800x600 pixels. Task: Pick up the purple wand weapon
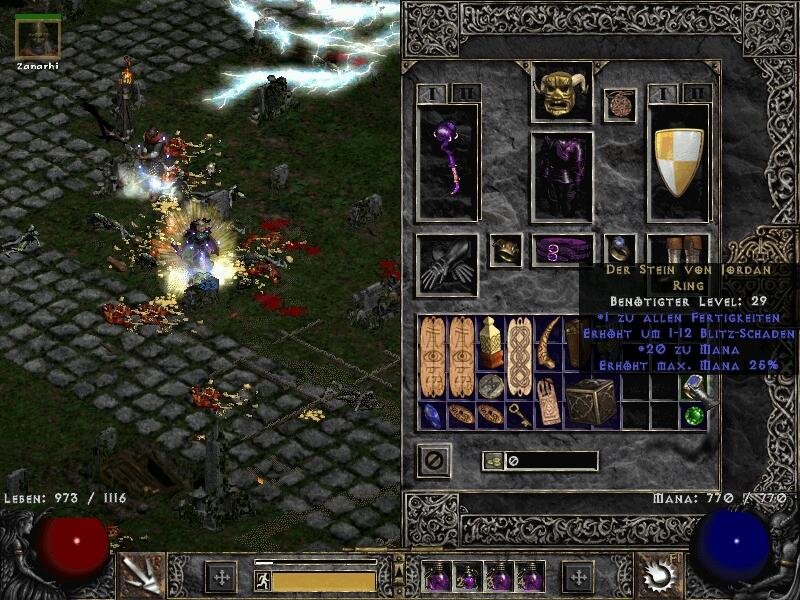pos(447,162)
